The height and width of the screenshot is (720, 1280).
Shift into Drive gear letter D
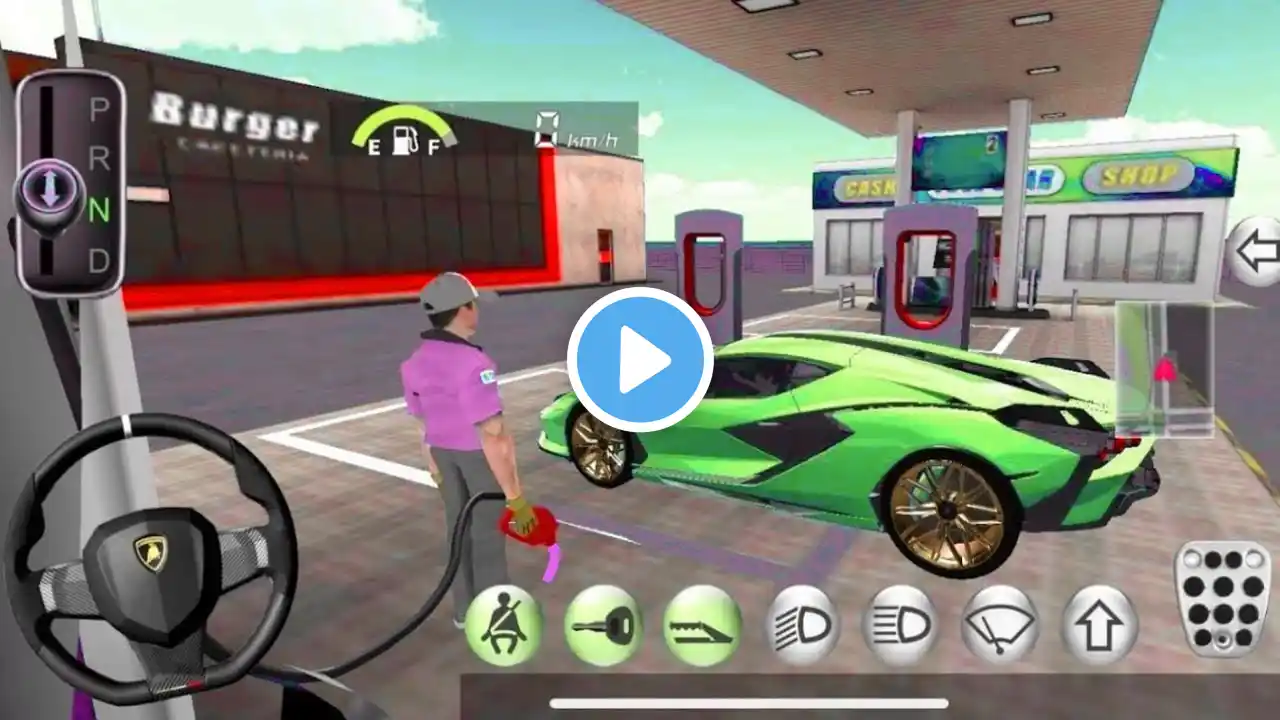98,261
